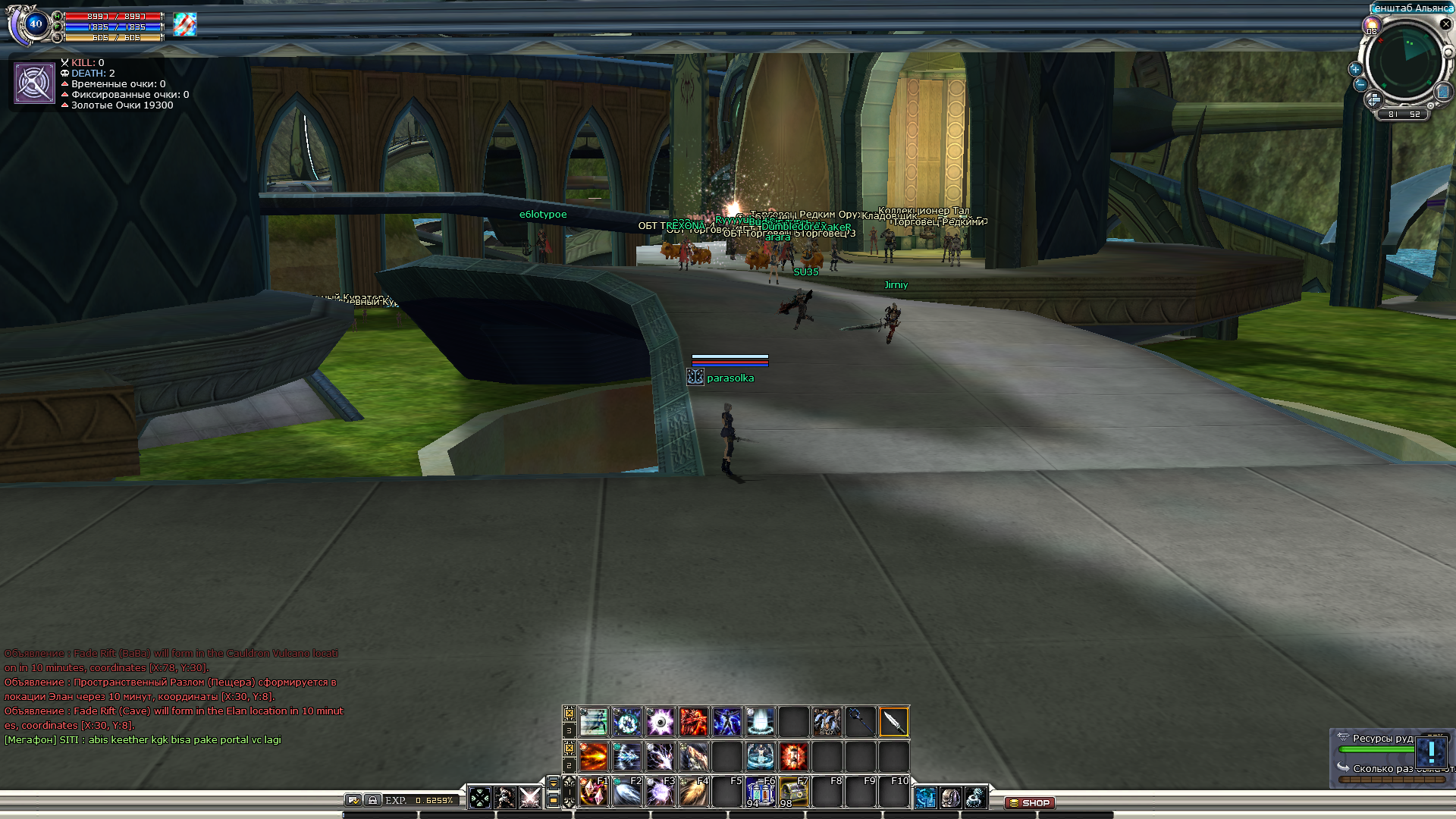This screenshot has width=1456, height=819.
Task: Activate the purple eye skill
Action: point(660,722)
